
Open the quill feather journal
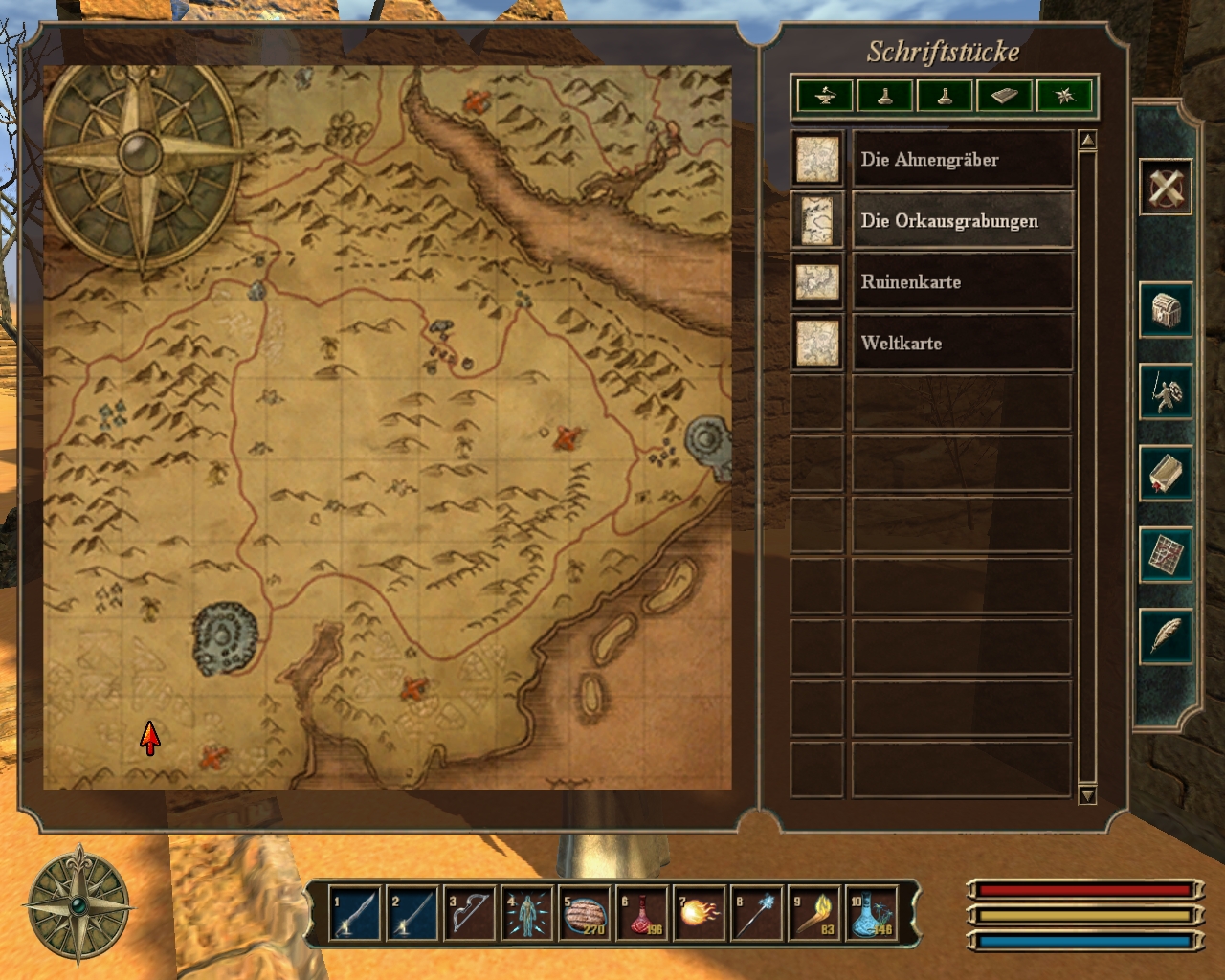pos(1166,635)
